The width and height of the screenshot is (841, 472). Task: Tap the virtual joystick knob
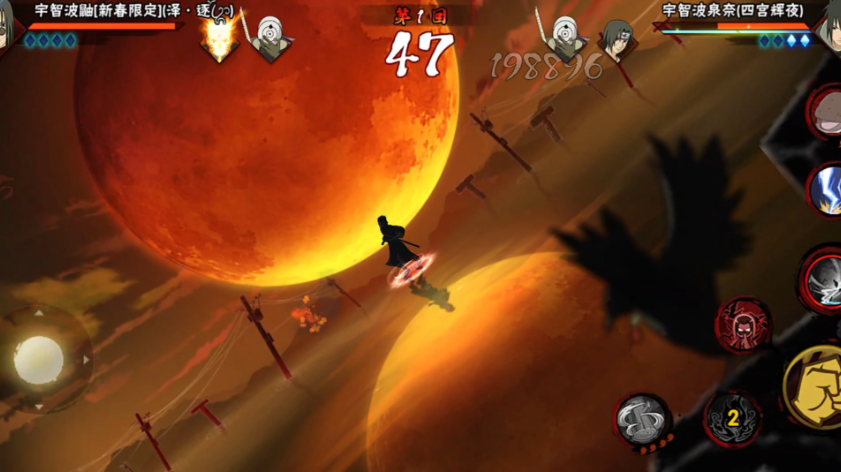(x=39, y=358)
